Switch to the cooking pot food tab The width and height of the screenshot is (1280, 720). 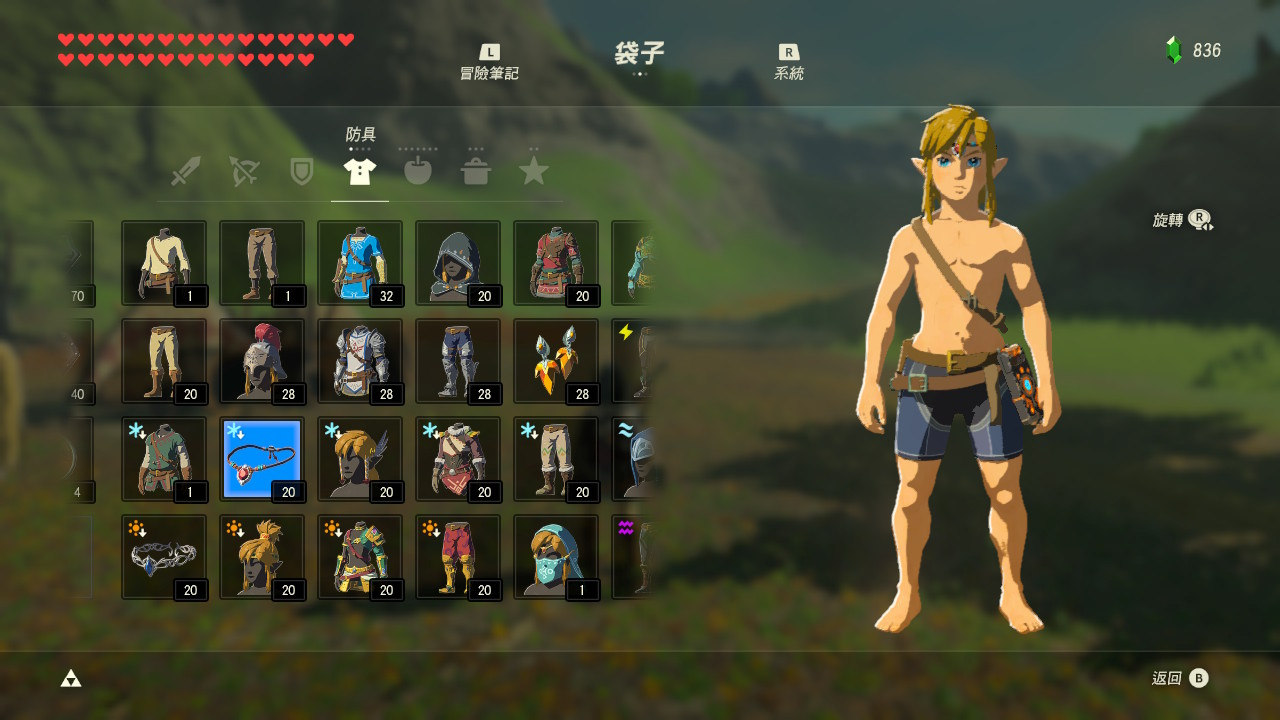[x=476, y=171]
